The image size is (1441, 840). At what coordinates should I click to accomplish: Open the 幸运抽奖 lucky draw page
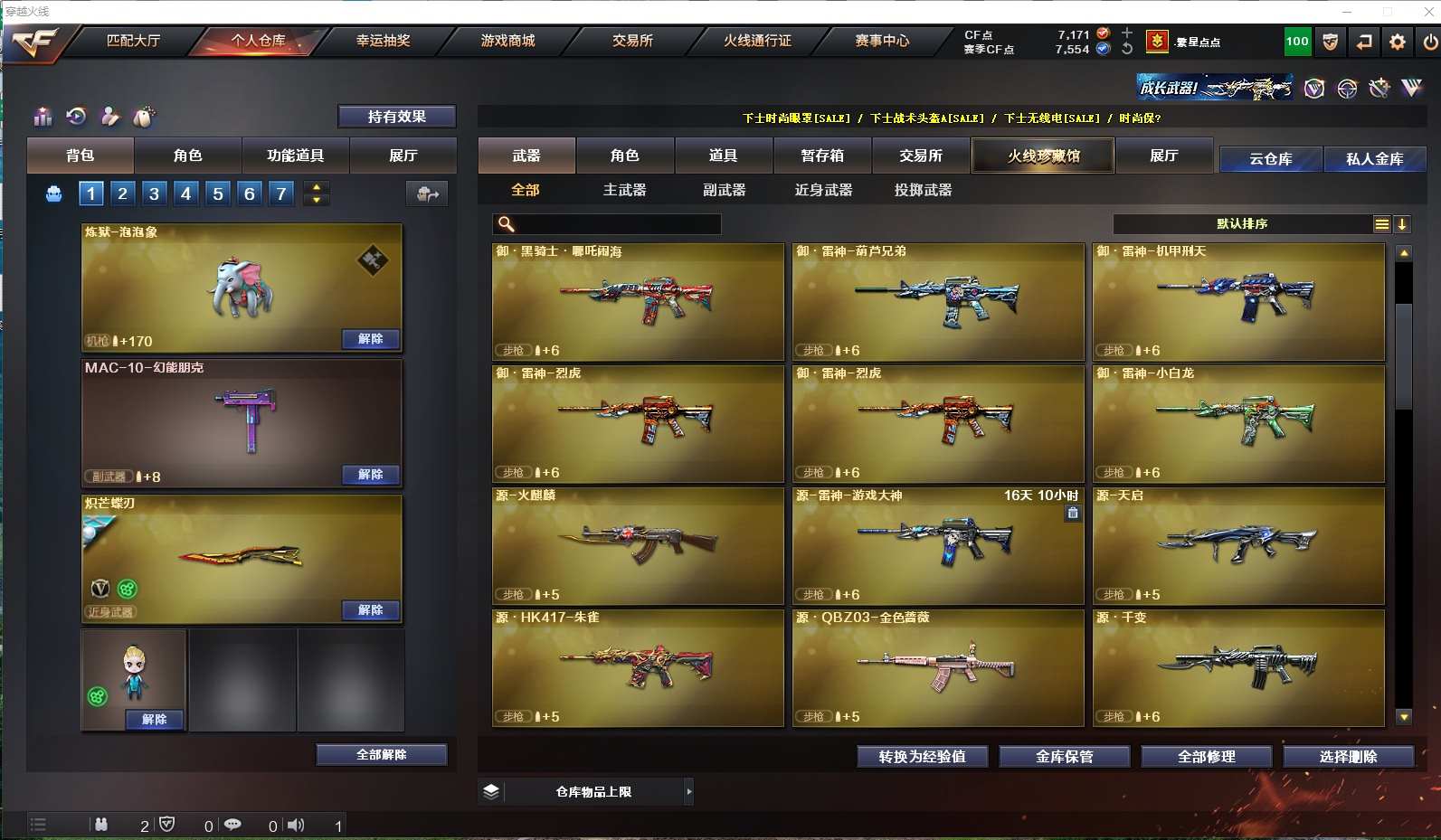383,41
